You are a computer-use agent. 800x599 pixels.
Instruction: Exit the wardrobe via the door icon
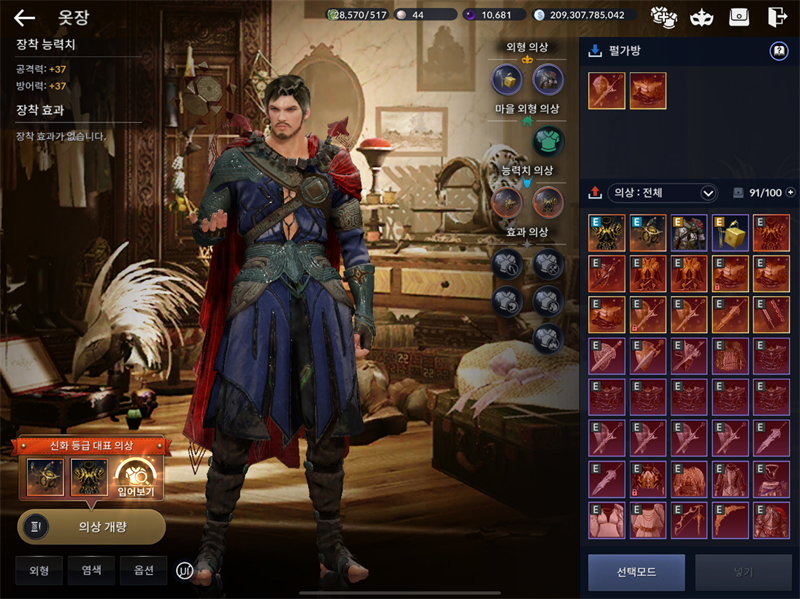click(776, 17)
